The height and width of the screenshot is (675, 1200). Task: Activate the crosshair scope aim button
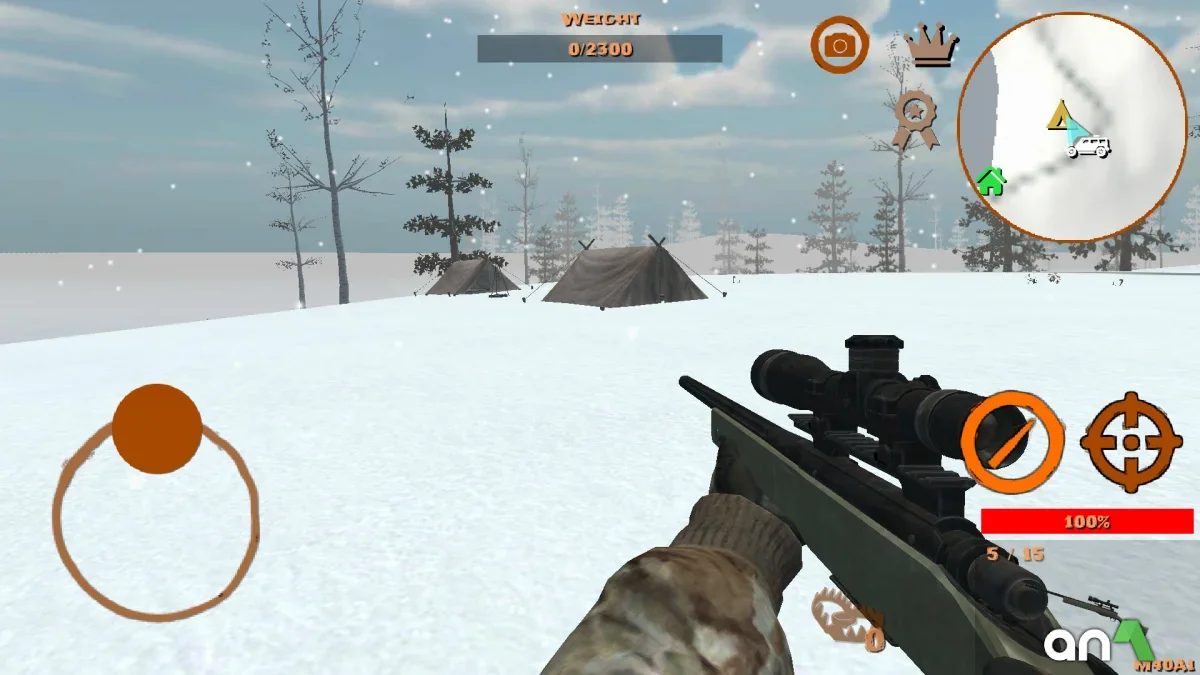click(1130, 442)
